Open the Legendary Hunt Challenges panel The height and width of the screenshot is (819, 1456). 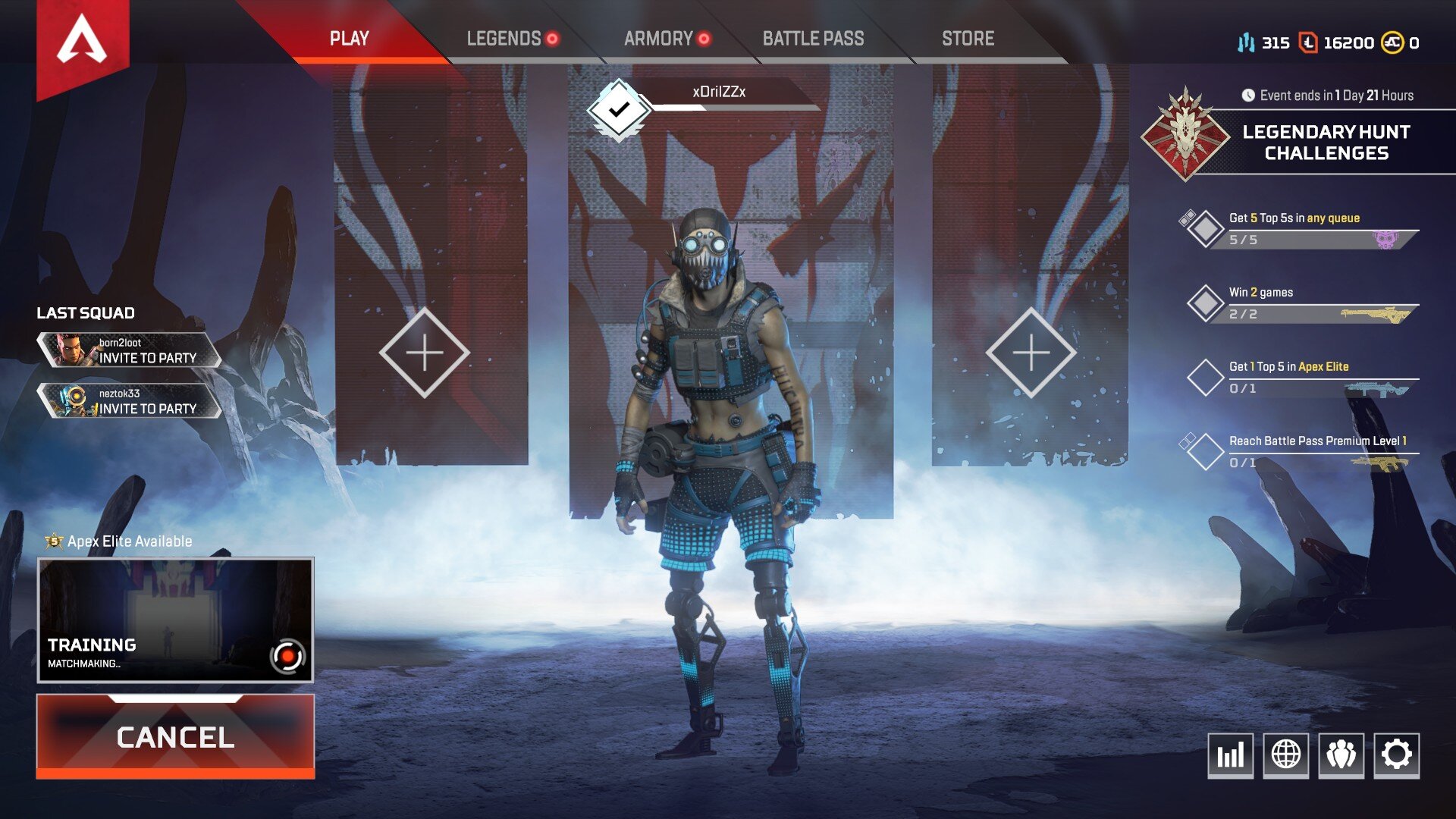pyautogui.click(x=1326, y=143)
